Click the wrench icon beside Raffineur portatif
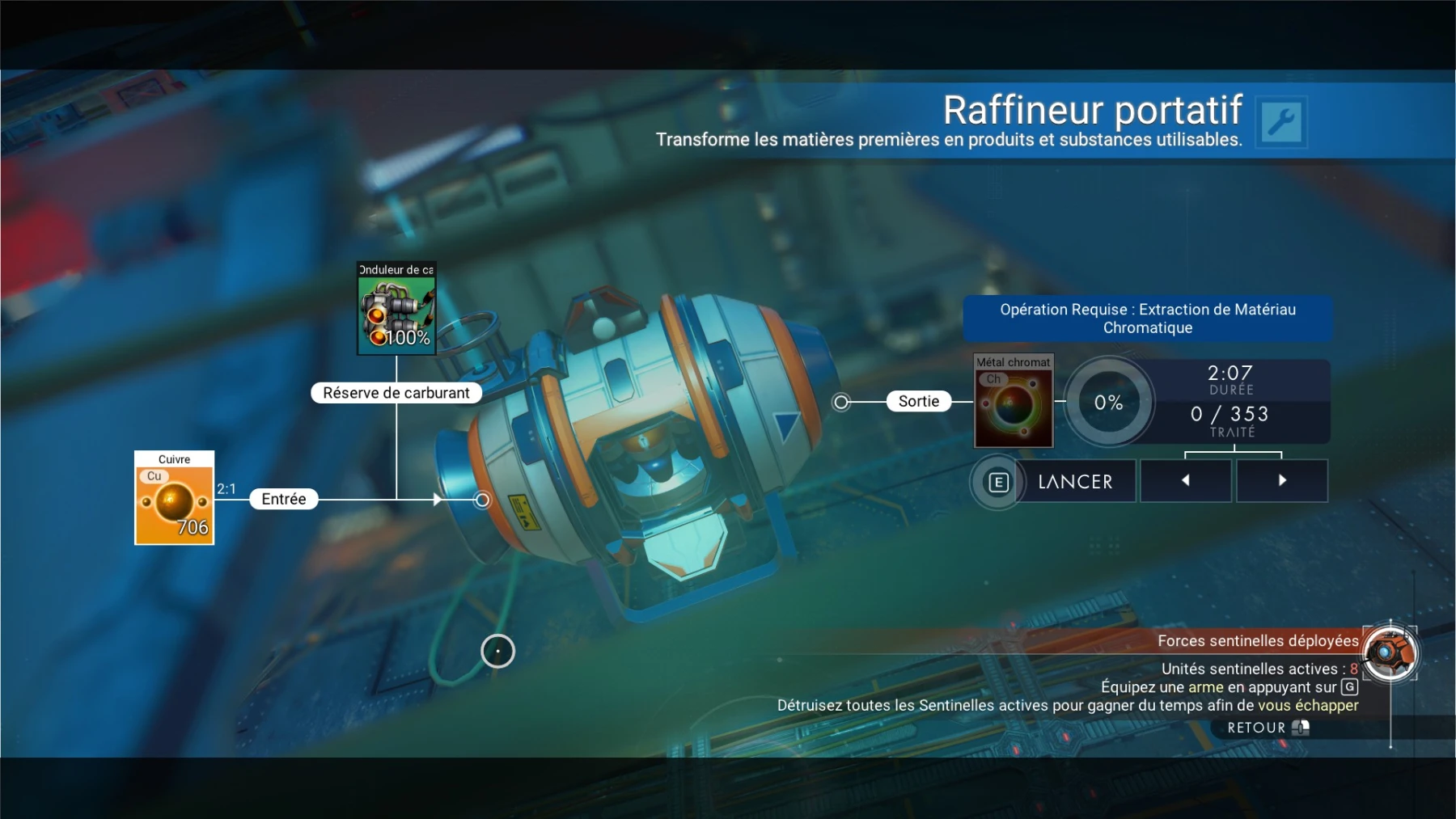This screenshot has width=1456, height=819. (x=1281, y=122)
